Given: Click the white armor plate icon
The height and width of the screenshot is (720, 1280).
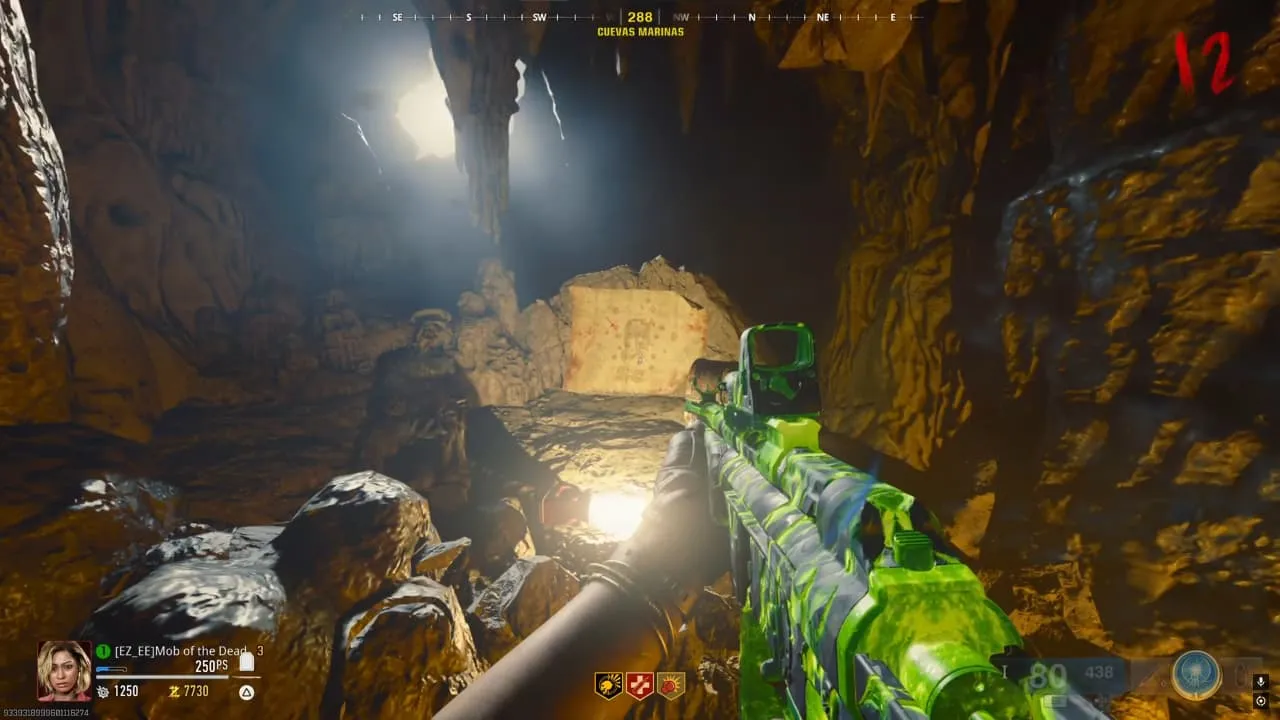Looking at the screenshot, I should coord(246,661).
